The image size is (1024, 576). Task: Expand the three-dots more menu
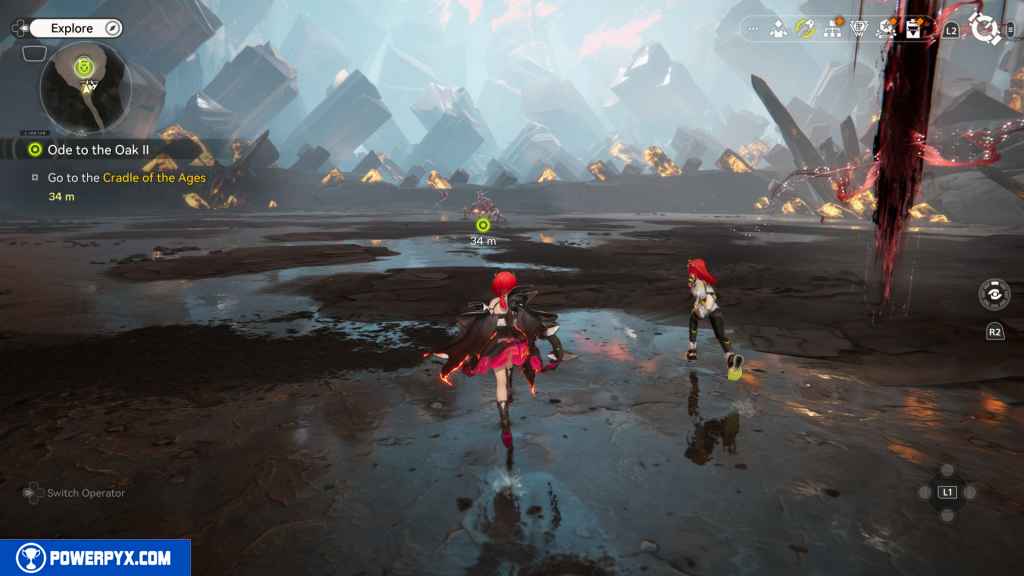[753, 29]
